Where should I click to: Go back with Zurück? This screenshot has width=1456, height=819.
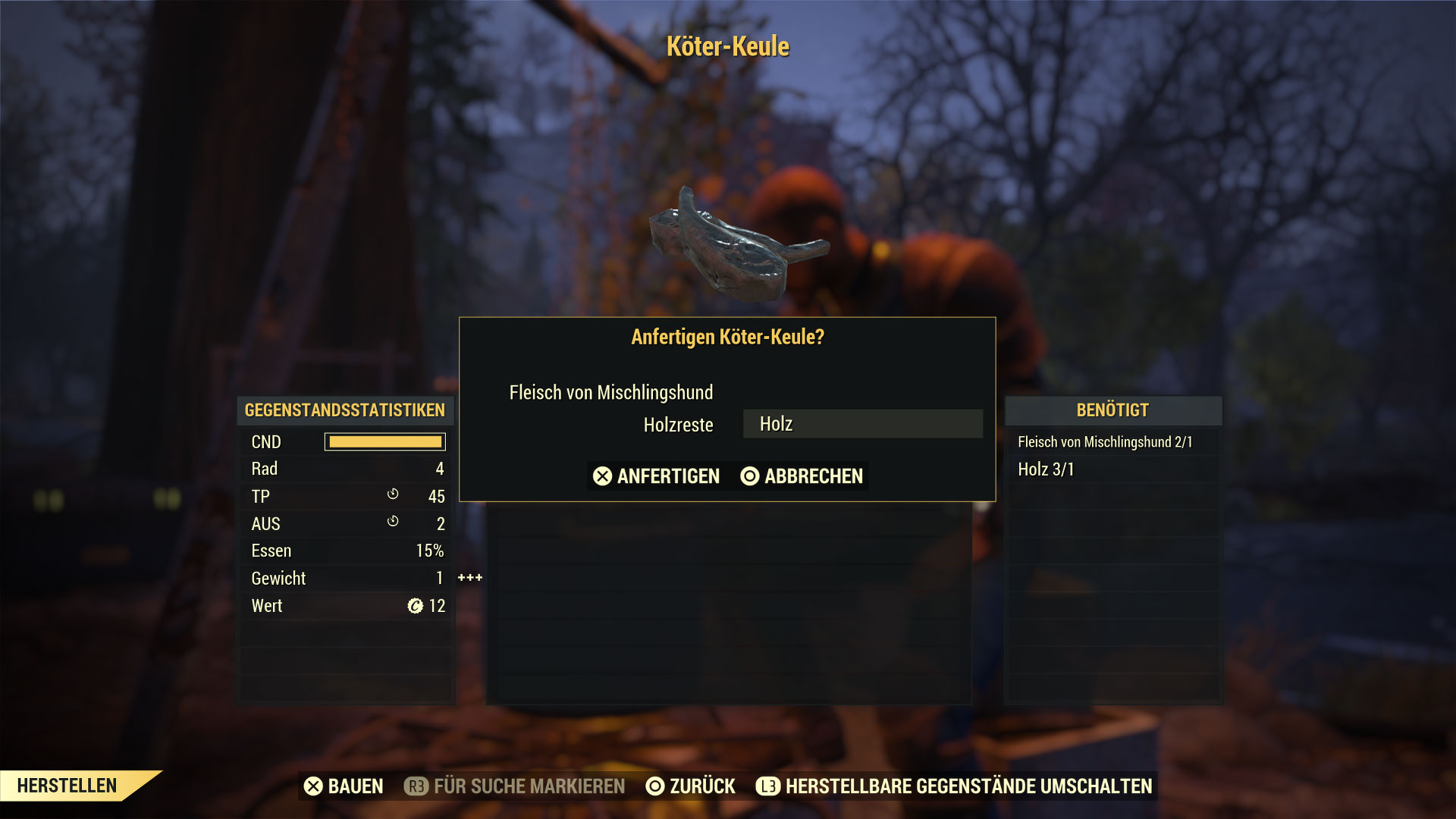[690, 786]
